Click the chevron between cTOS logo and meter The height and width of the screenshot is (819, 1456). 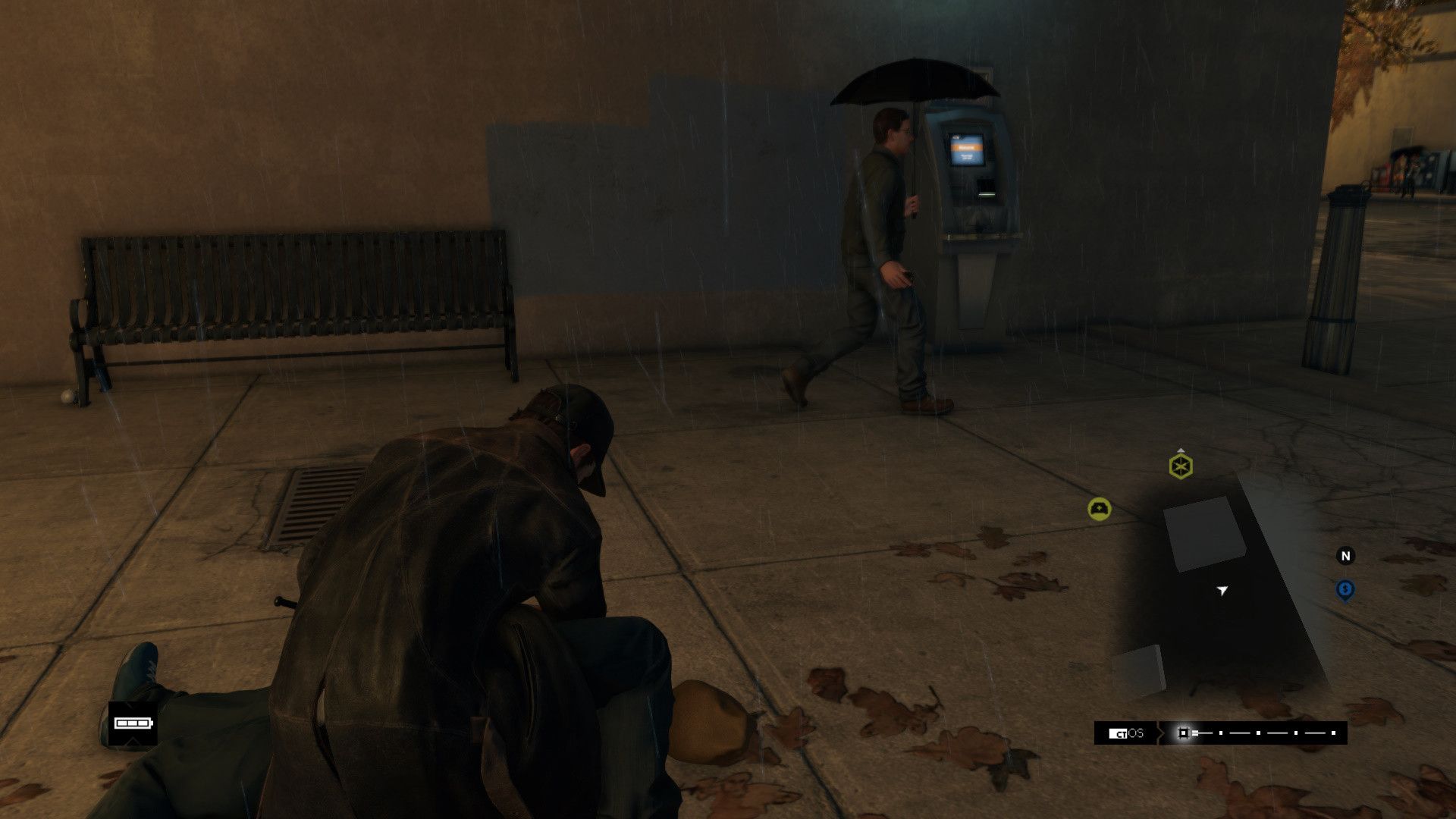[1159, 733]
